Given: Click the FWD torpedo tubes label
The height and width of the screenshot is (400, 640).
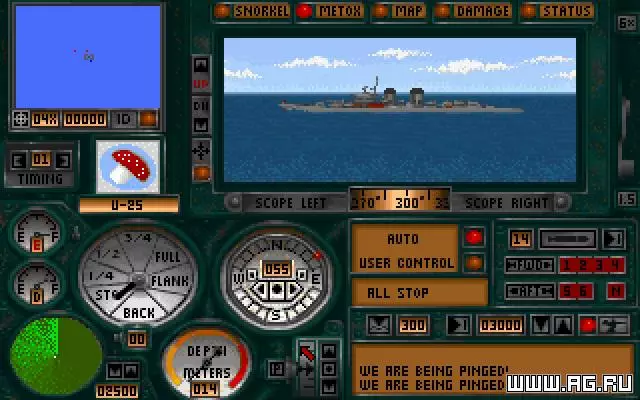Looking at the screenshot, I should 527,265.
